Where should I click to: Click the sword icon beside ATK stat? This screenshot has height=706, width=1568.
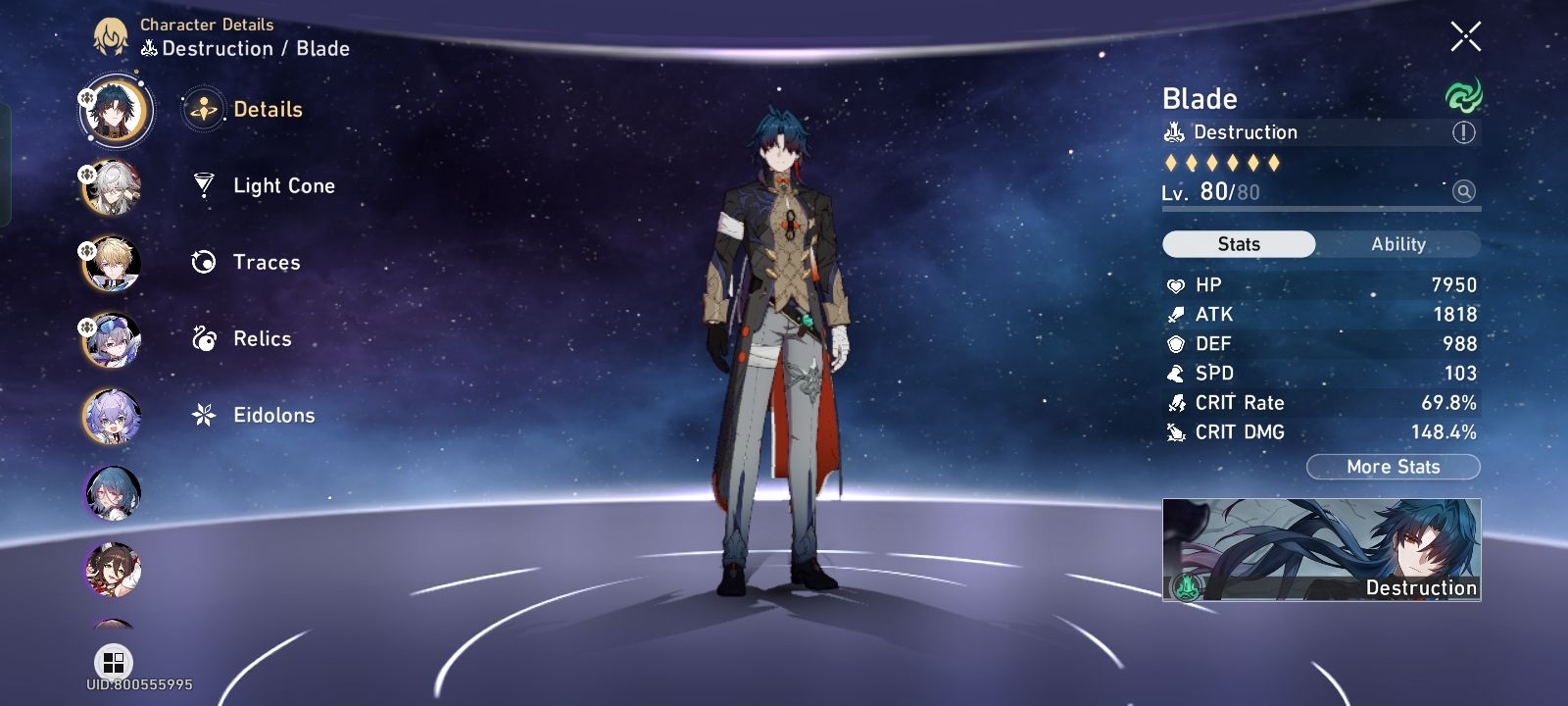1174,315
